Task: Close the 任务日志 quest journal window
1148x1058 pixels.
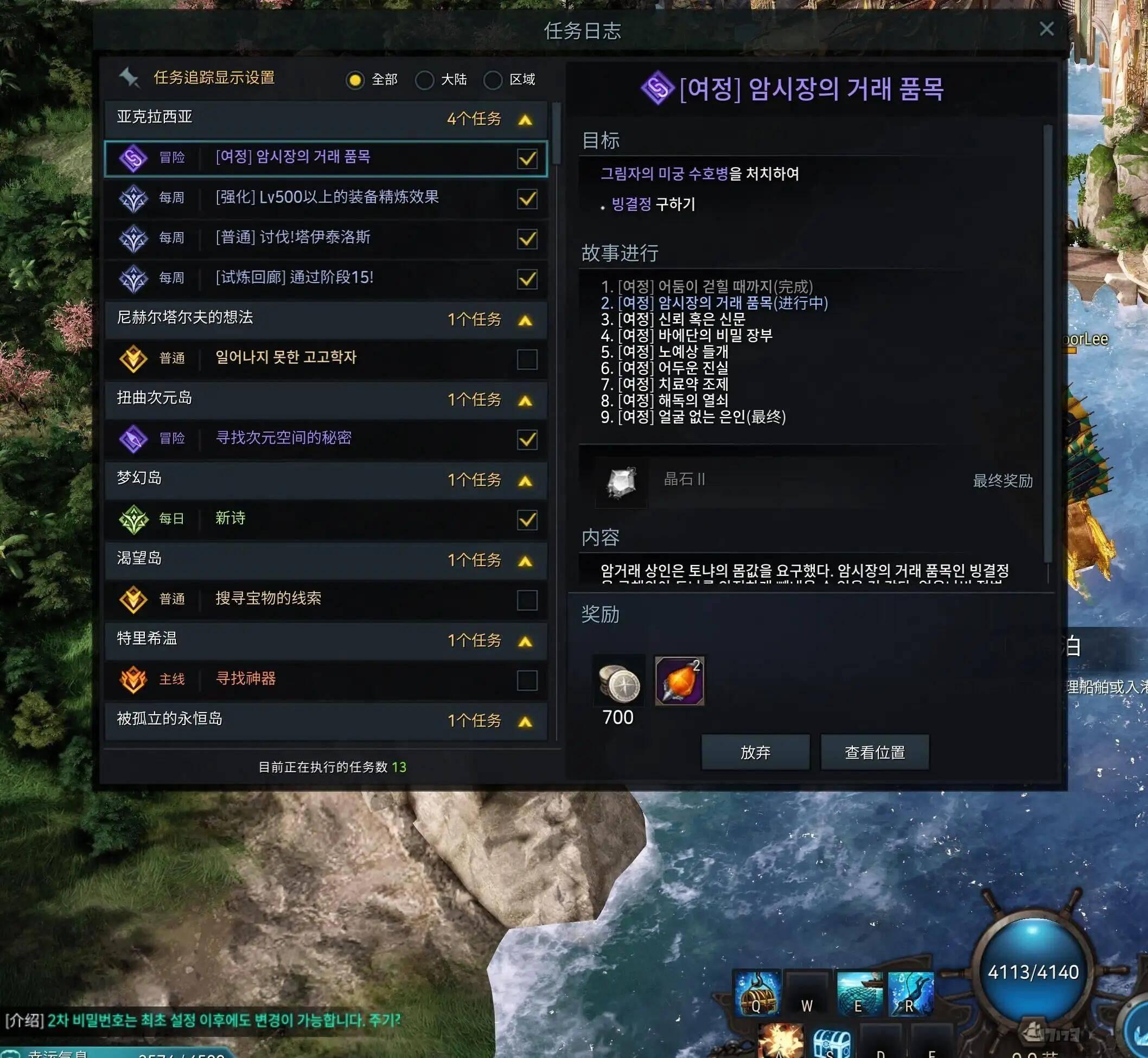Action: (1046, 29)
